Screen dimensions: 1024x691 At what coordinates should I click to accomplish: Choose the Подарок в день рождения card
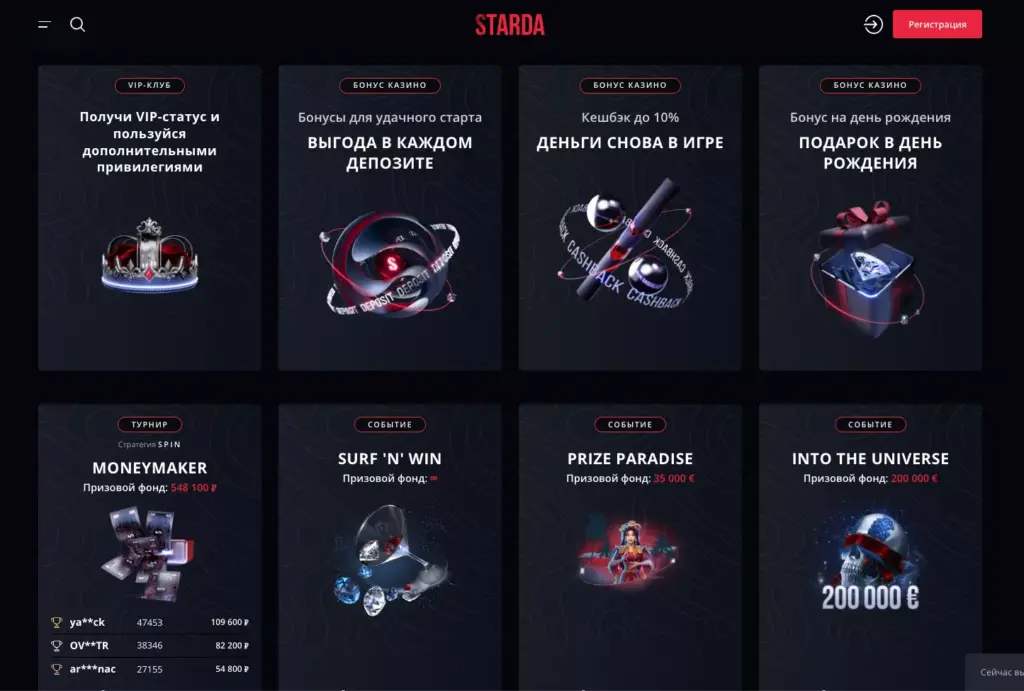coord(870,220)
